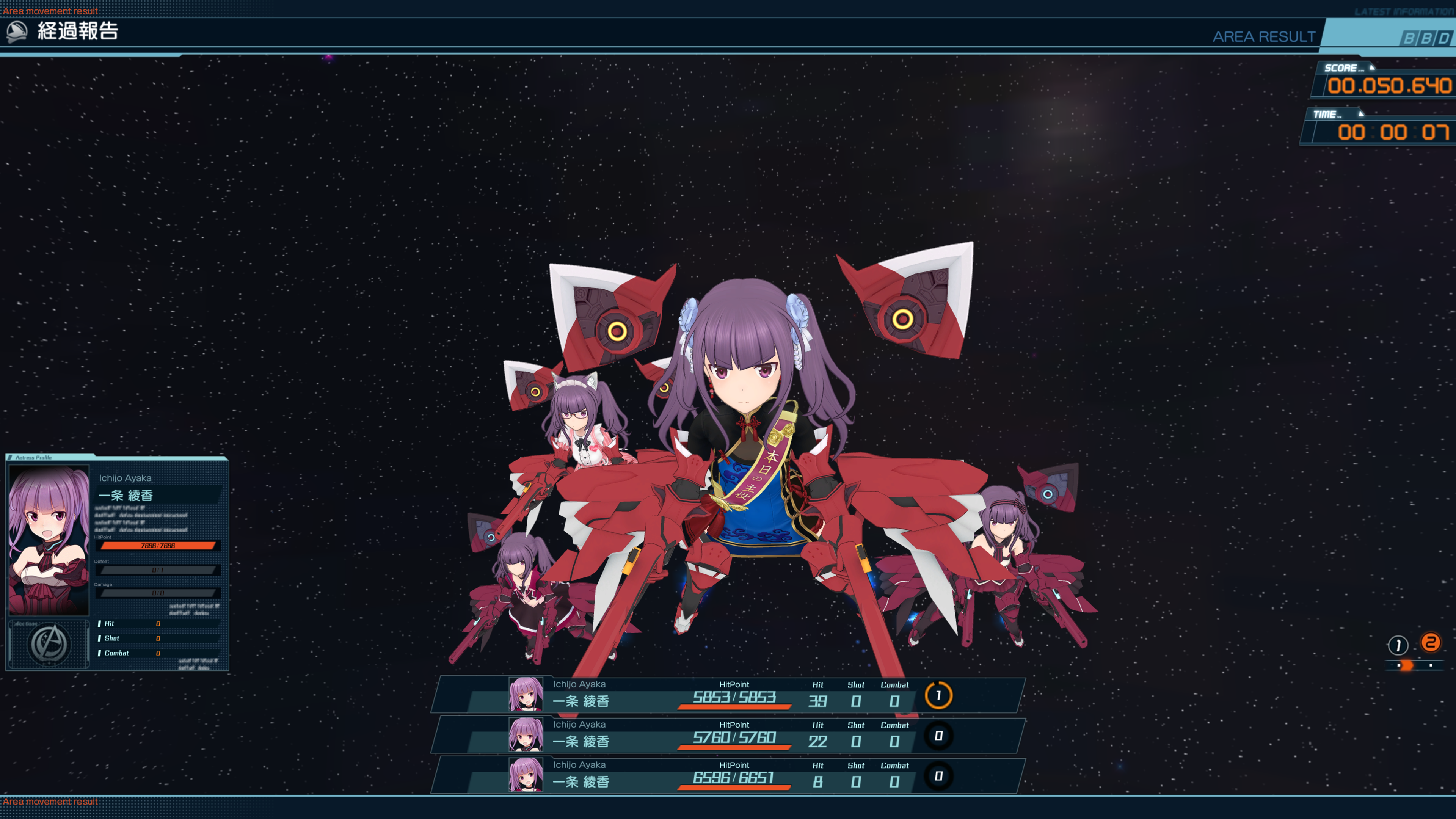Open Ichijo Ayaka's Actress Profile portrait

click(x=49, y=540)
